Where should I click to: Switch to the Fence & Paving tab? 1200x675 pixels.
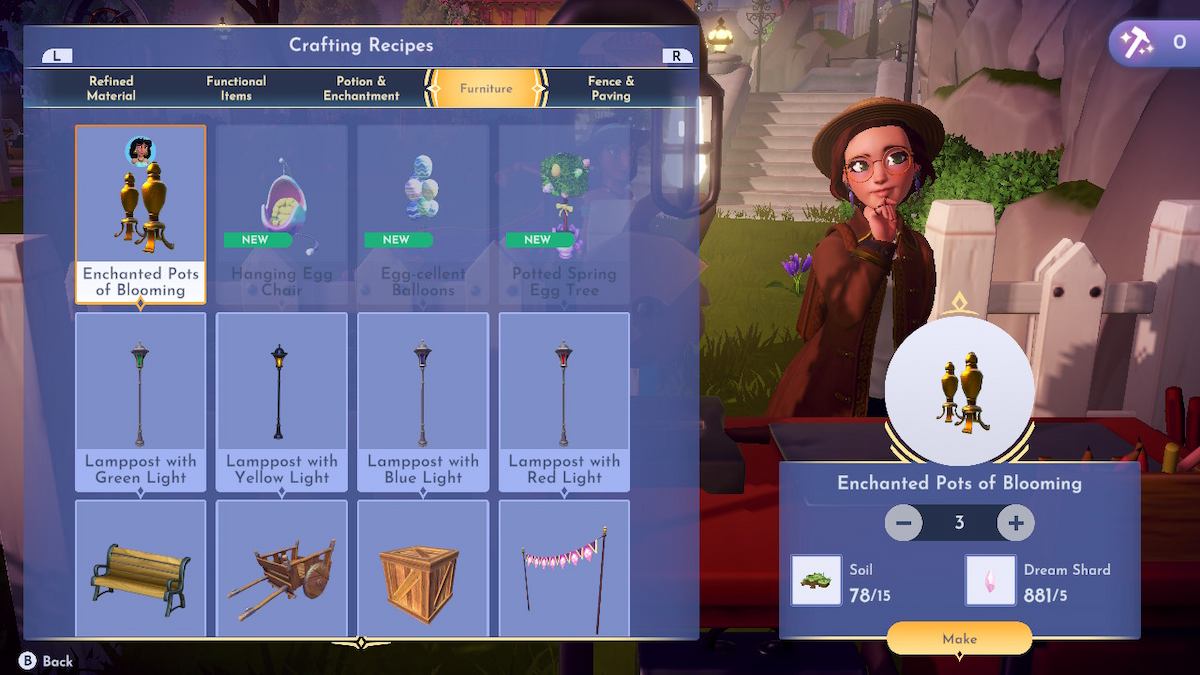(611, 88)
